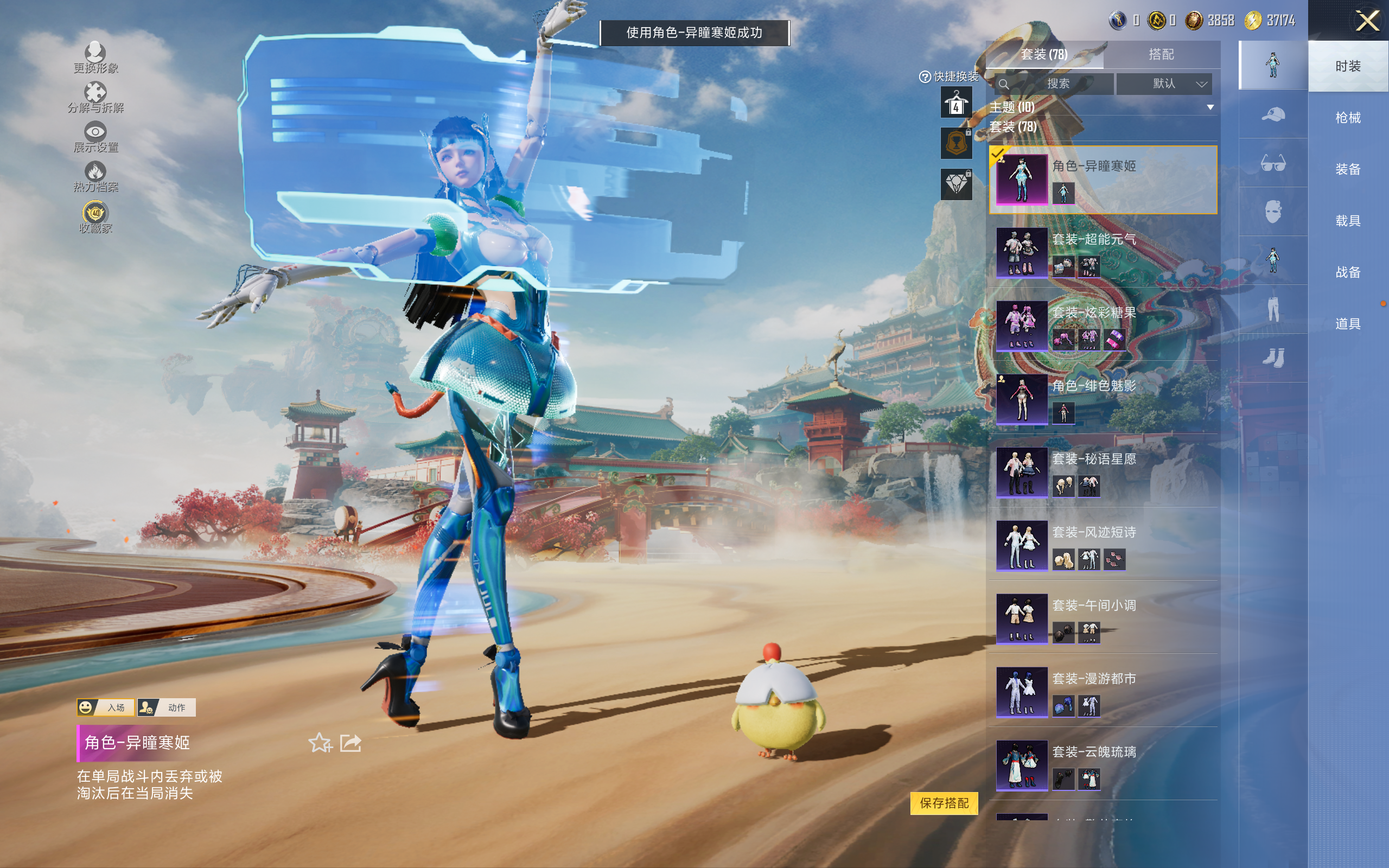Favorite the outfit with the star icon
Screen dimensions: 1389x868
pyautogui.click(x=320, y=743)
